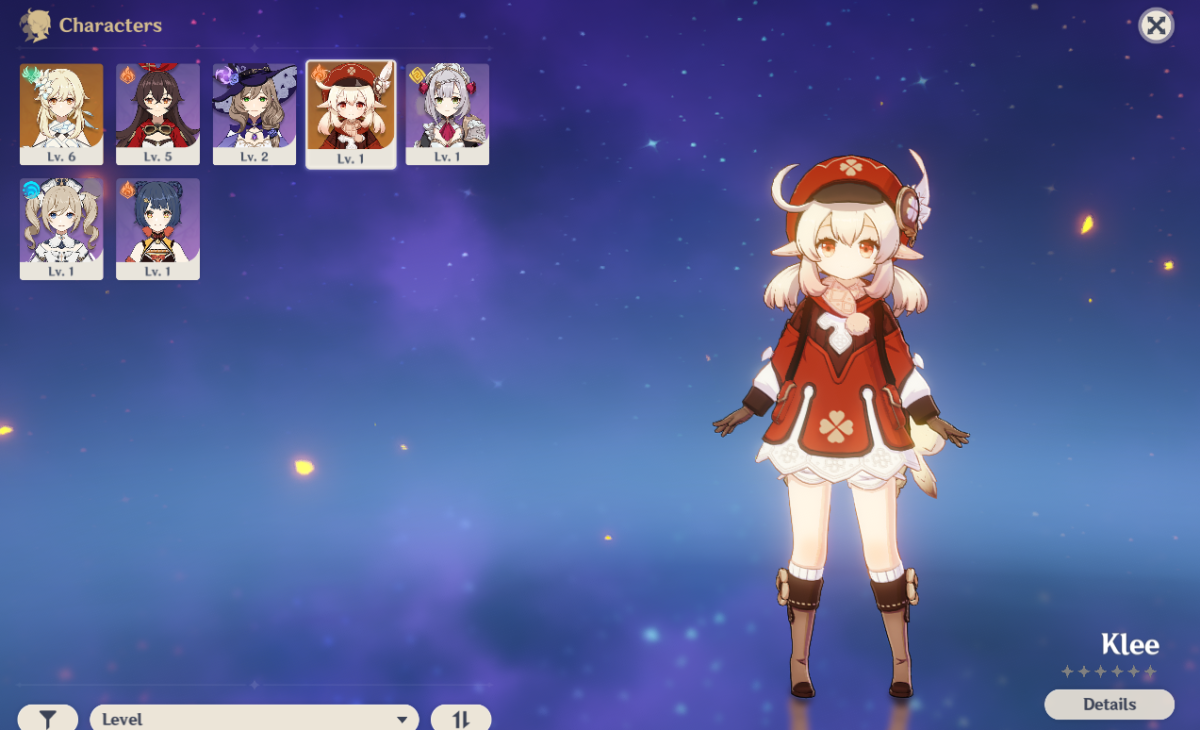Choose Amber's character card

tap(158, 114)
